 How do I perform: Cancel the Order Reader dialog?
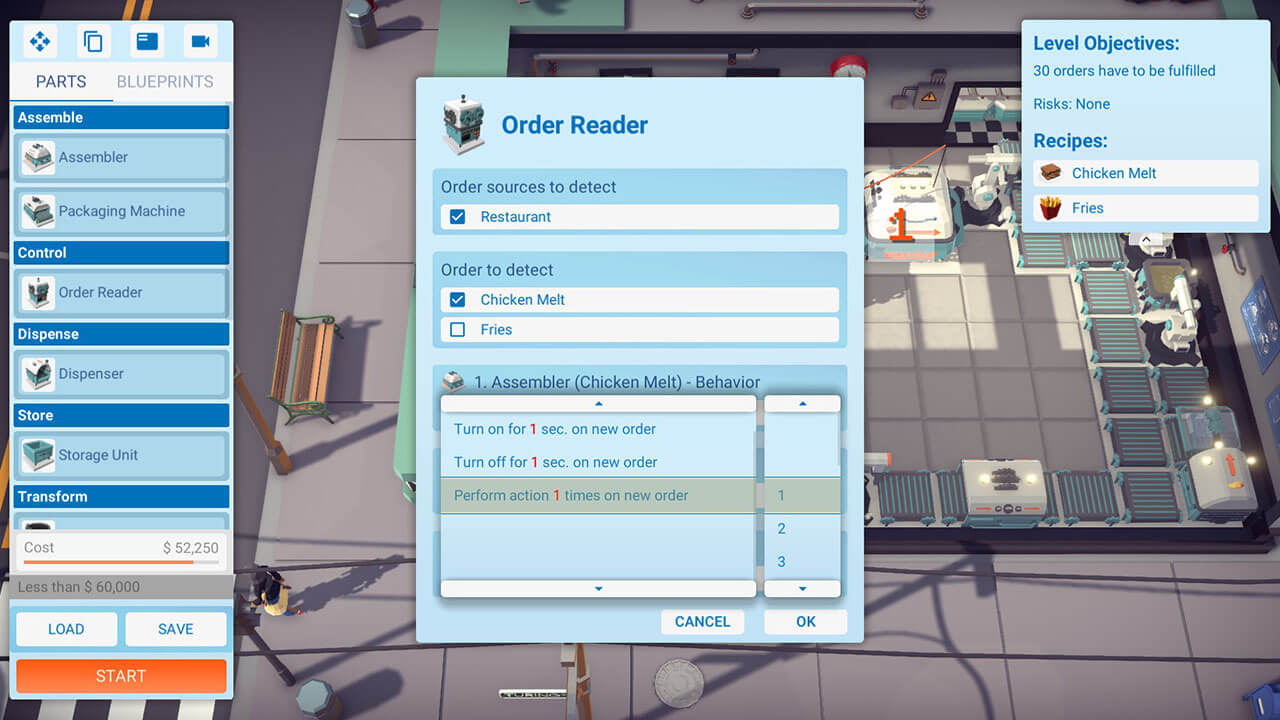click(702, 621)
